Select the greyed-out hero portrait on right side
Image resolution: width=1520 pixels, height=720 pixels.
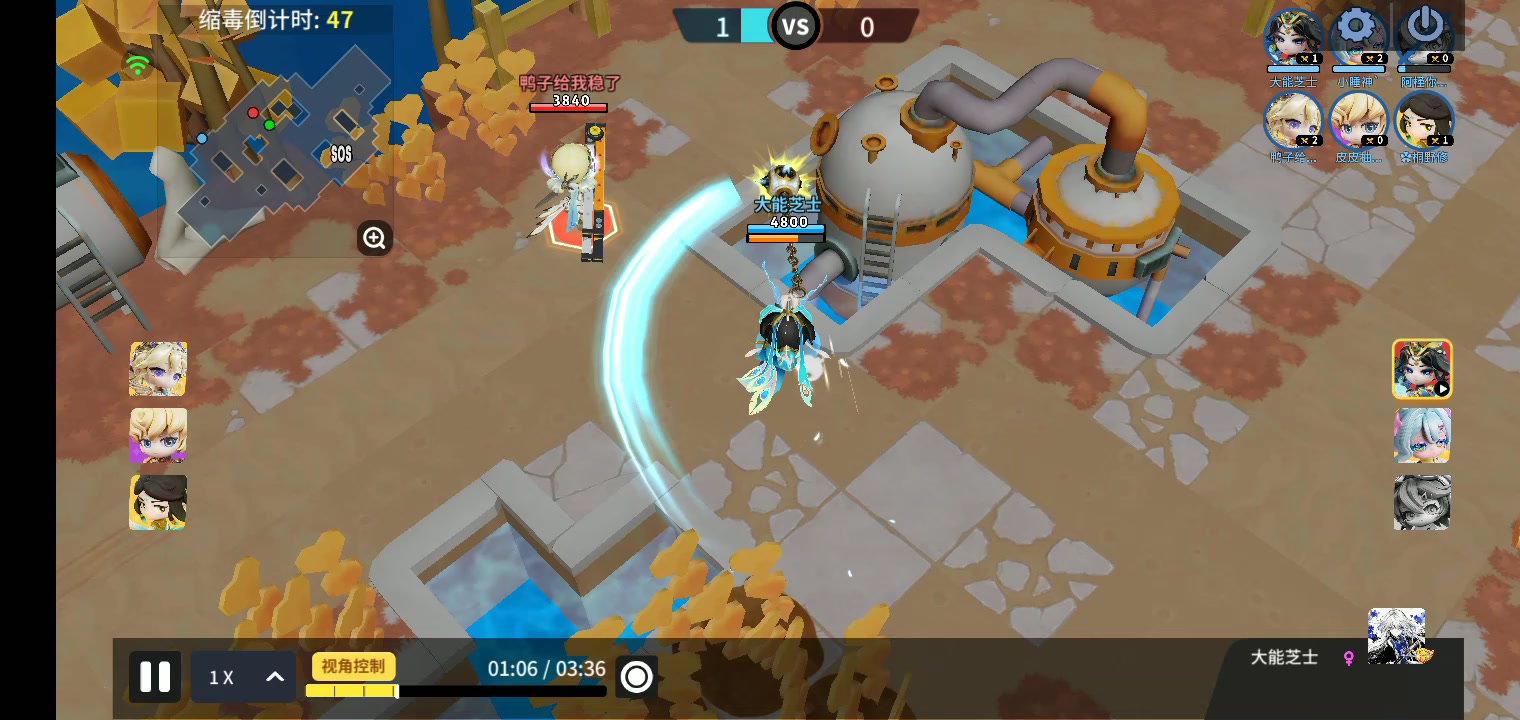1422,502
